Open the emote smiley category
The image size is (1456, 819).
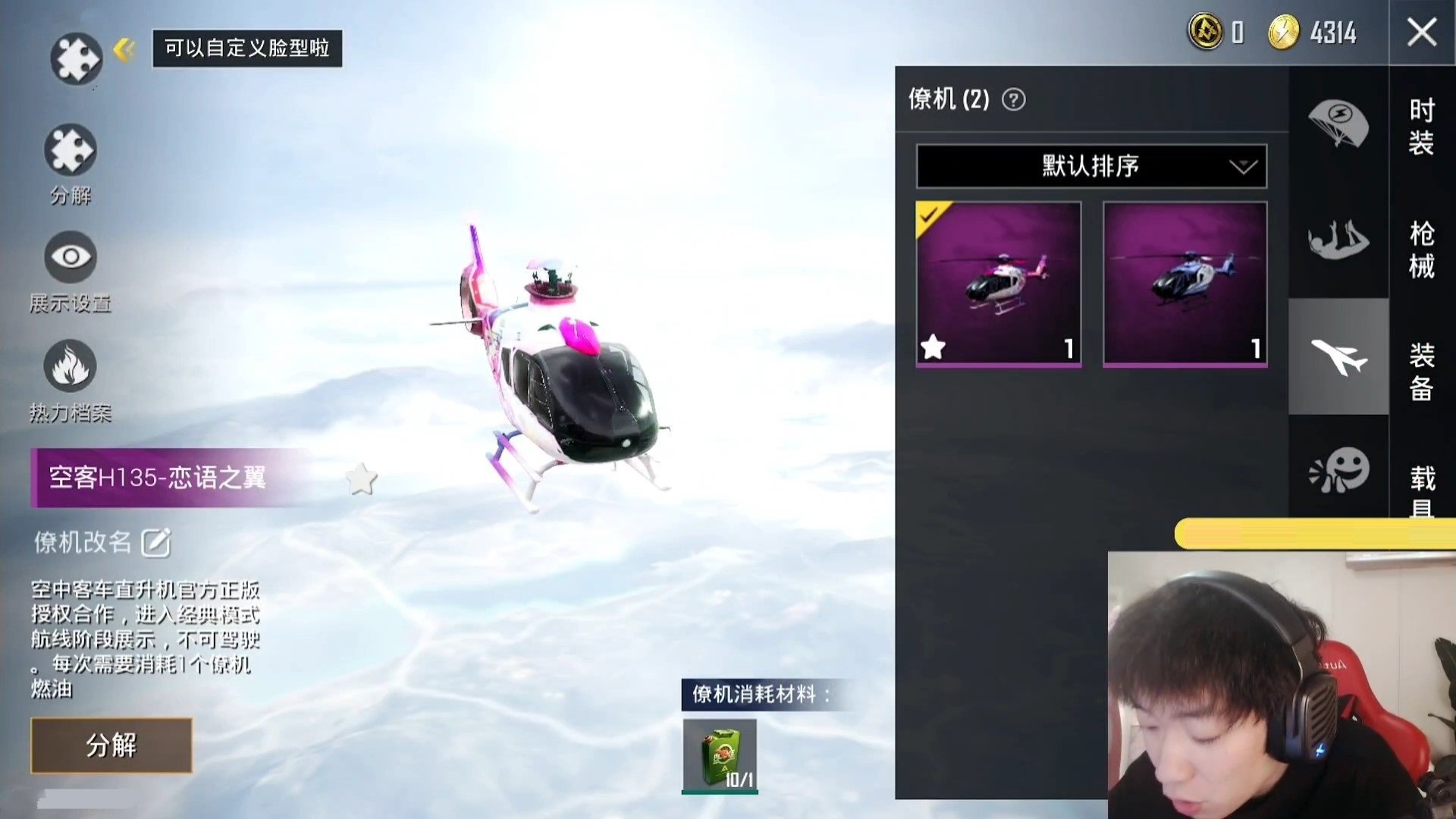point(1338,470)
